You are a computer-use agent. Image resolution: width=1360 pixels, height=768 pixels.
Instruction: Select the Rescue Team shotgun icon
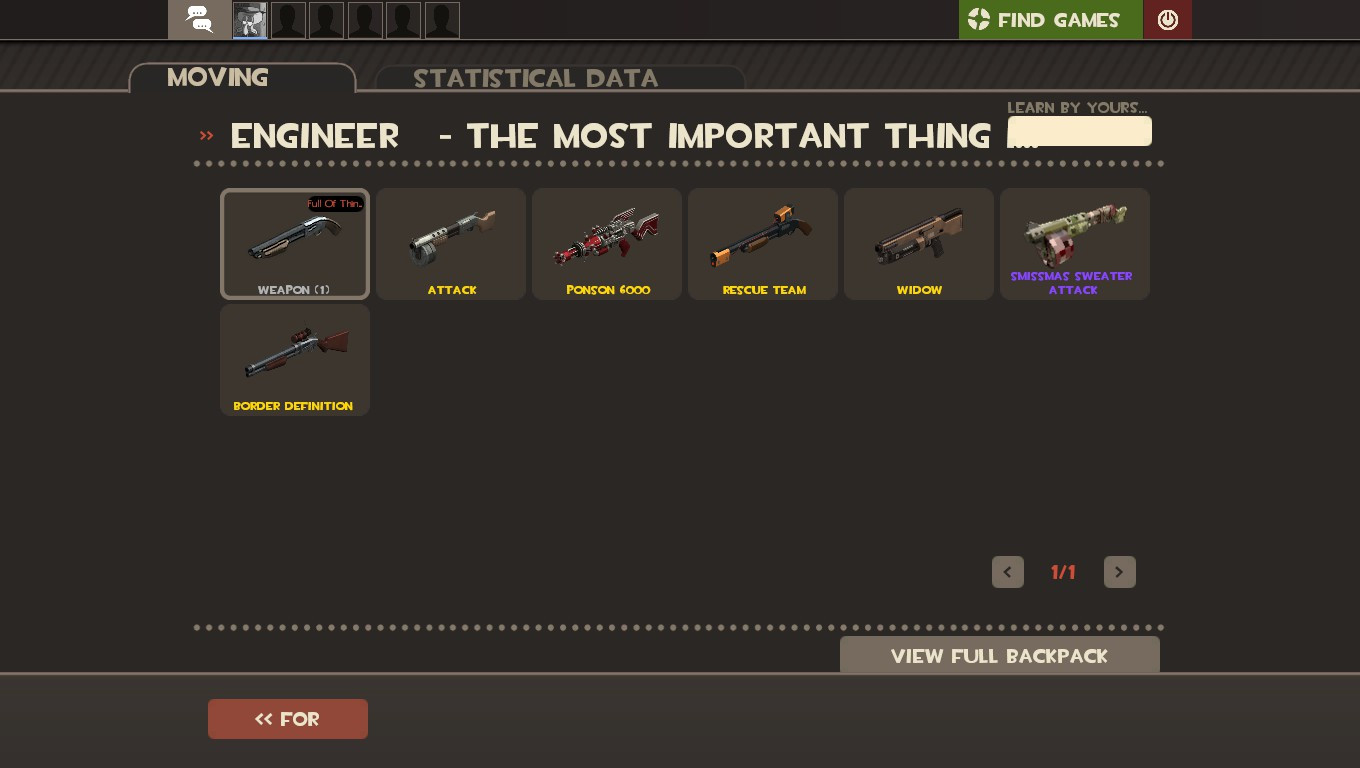pos(763,240)
